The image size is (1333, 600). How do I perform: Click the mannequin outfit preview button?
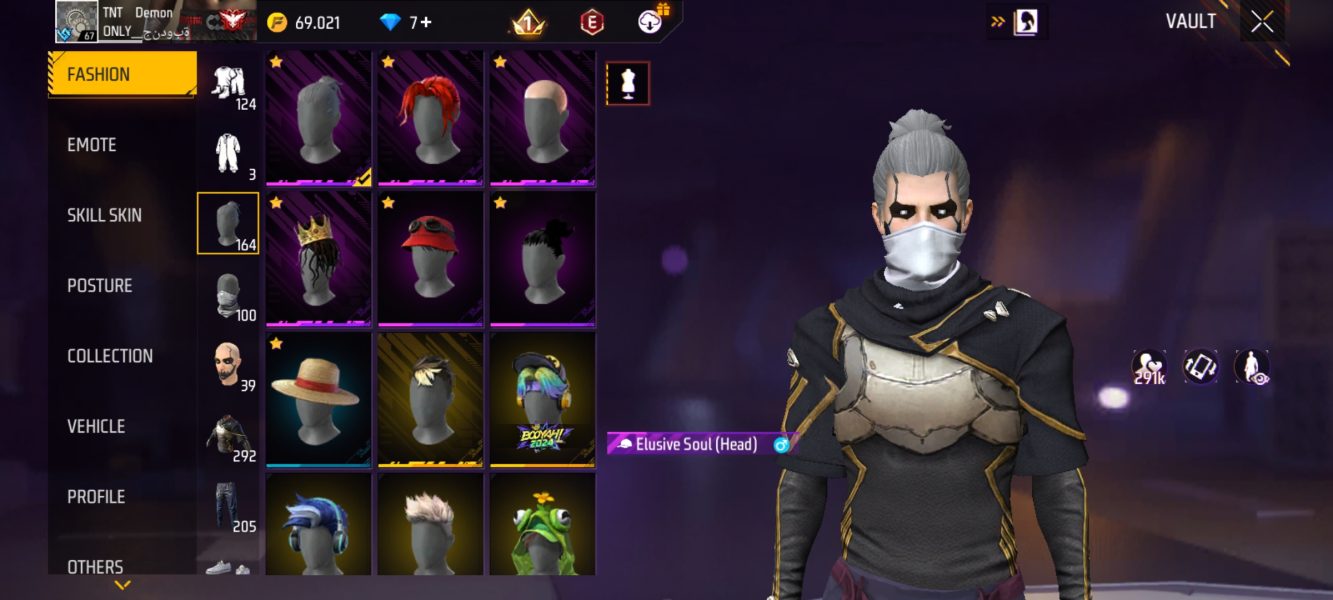pyautogui.click(x=628, y=84)
